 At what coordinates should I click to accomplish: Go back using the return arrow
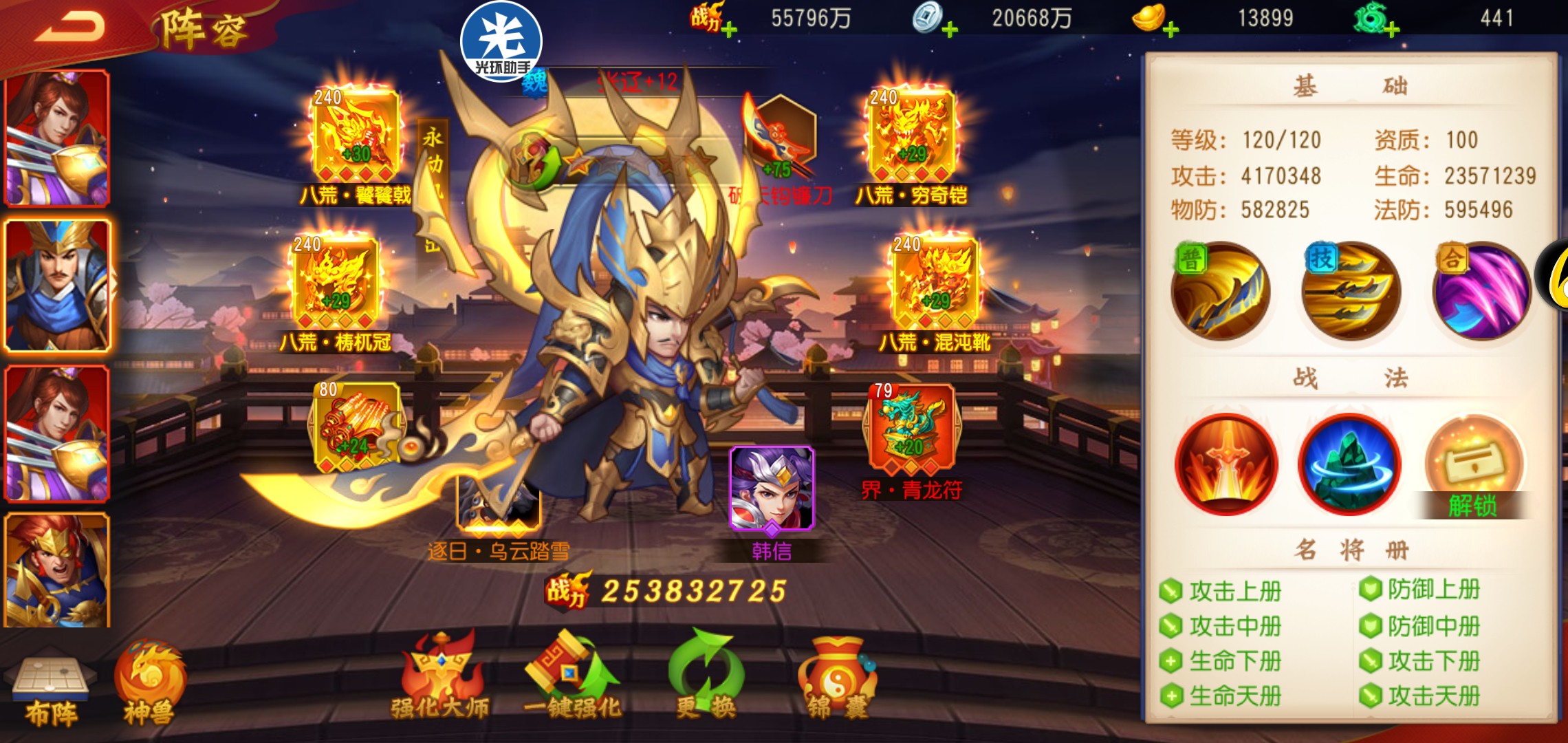coord(69,28)
